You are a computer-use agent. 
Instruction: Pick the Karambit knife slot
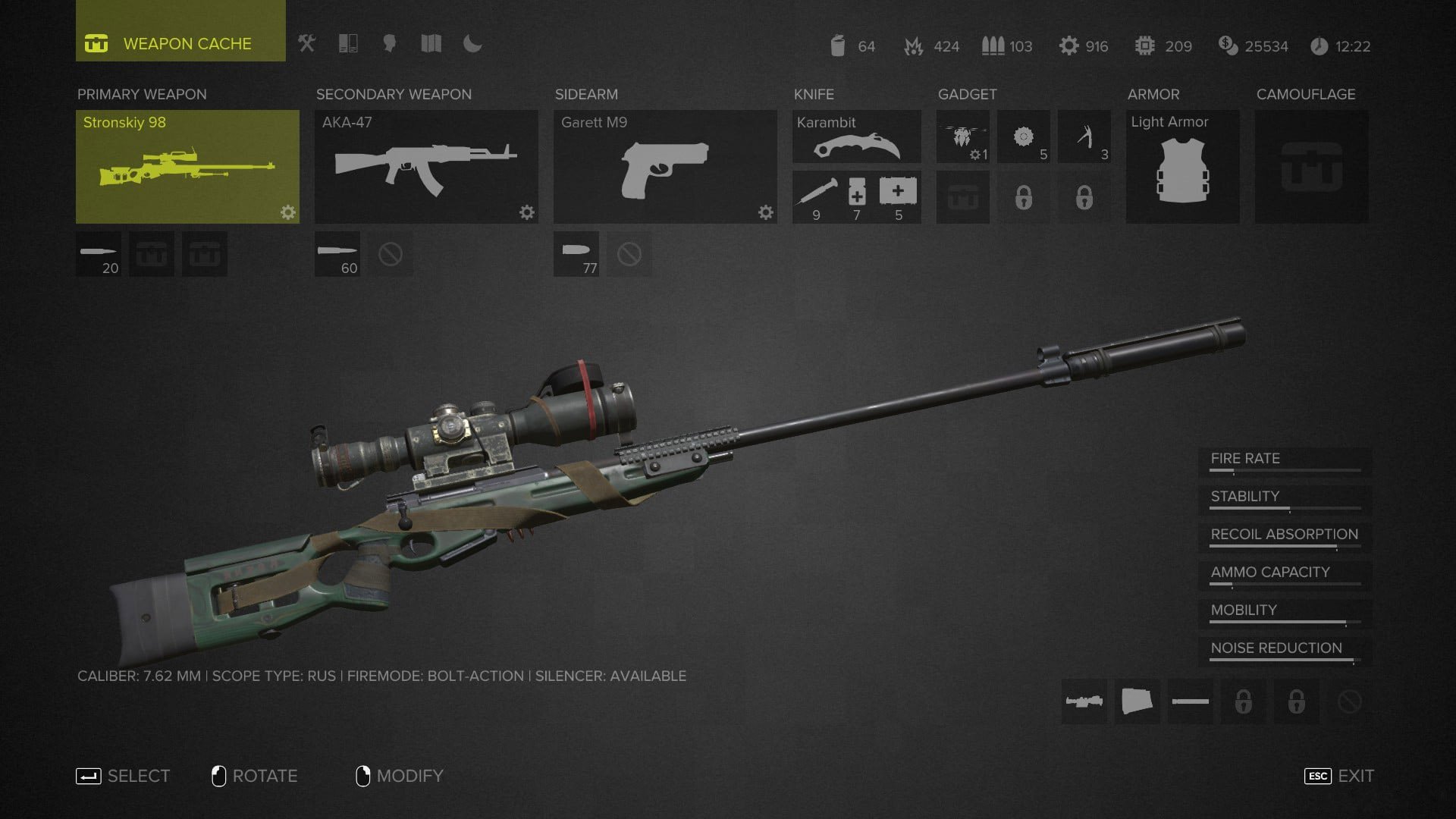tap(857, 136)
